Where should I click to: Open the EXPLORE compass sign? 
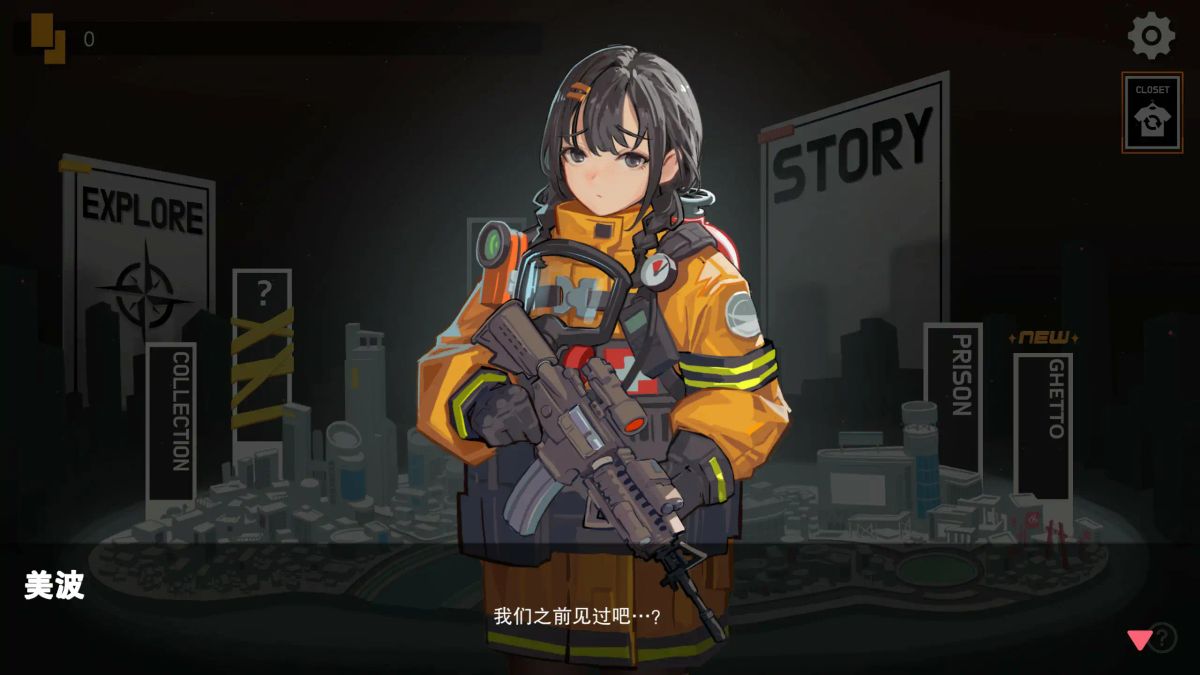point(140,250)
